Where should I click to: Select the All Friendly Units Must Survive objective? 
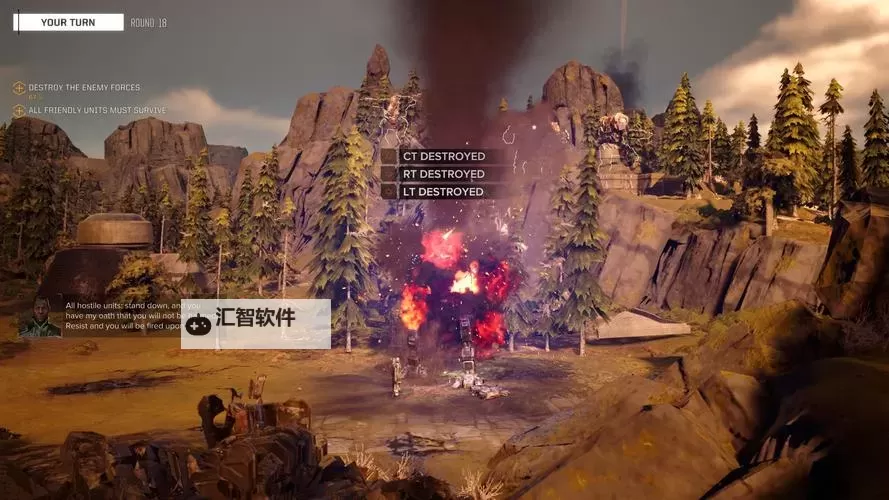point(97,110)
